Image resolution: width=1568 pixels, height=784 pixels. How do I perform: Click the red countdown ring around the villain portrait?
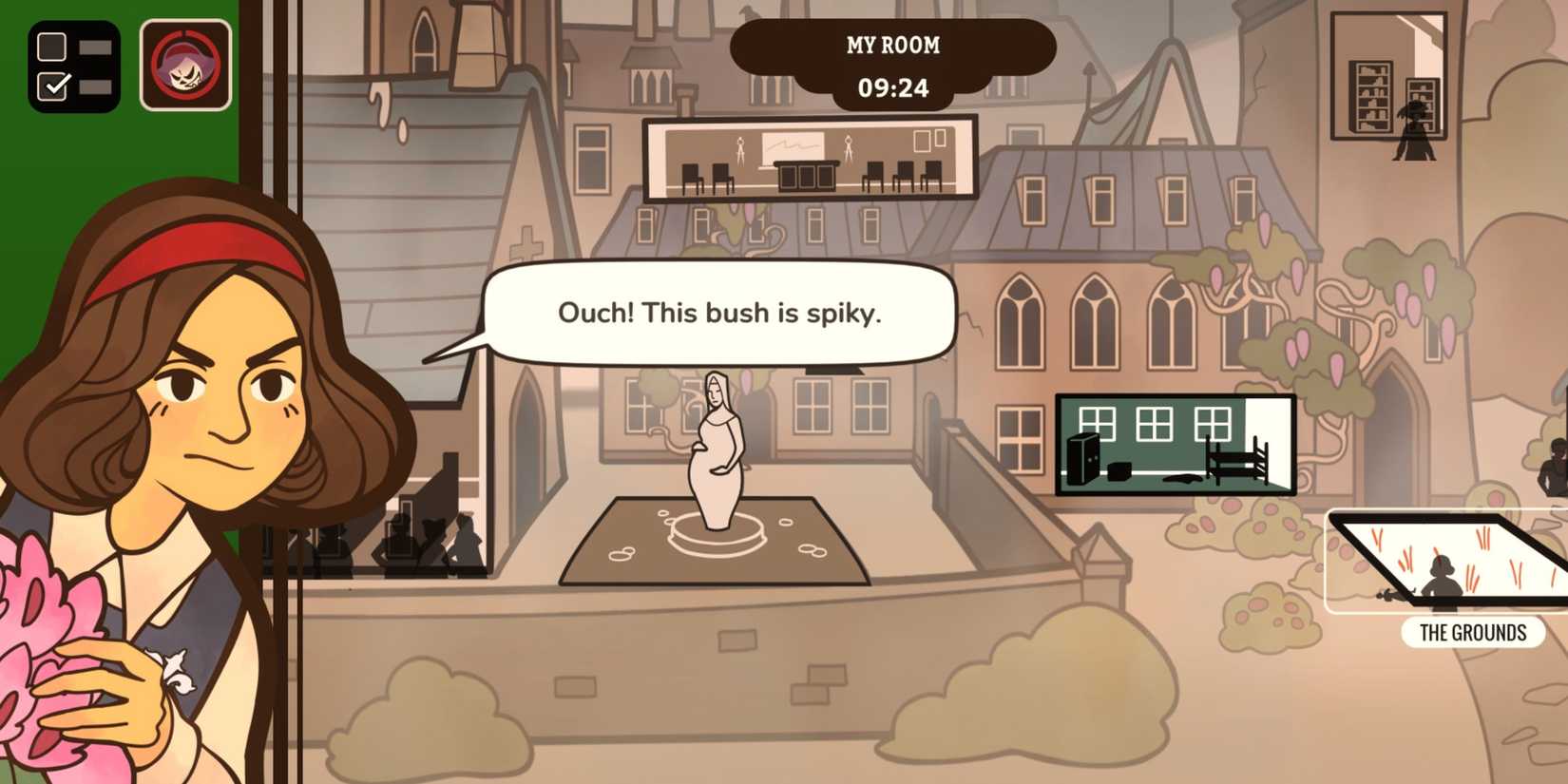[186, 33]
